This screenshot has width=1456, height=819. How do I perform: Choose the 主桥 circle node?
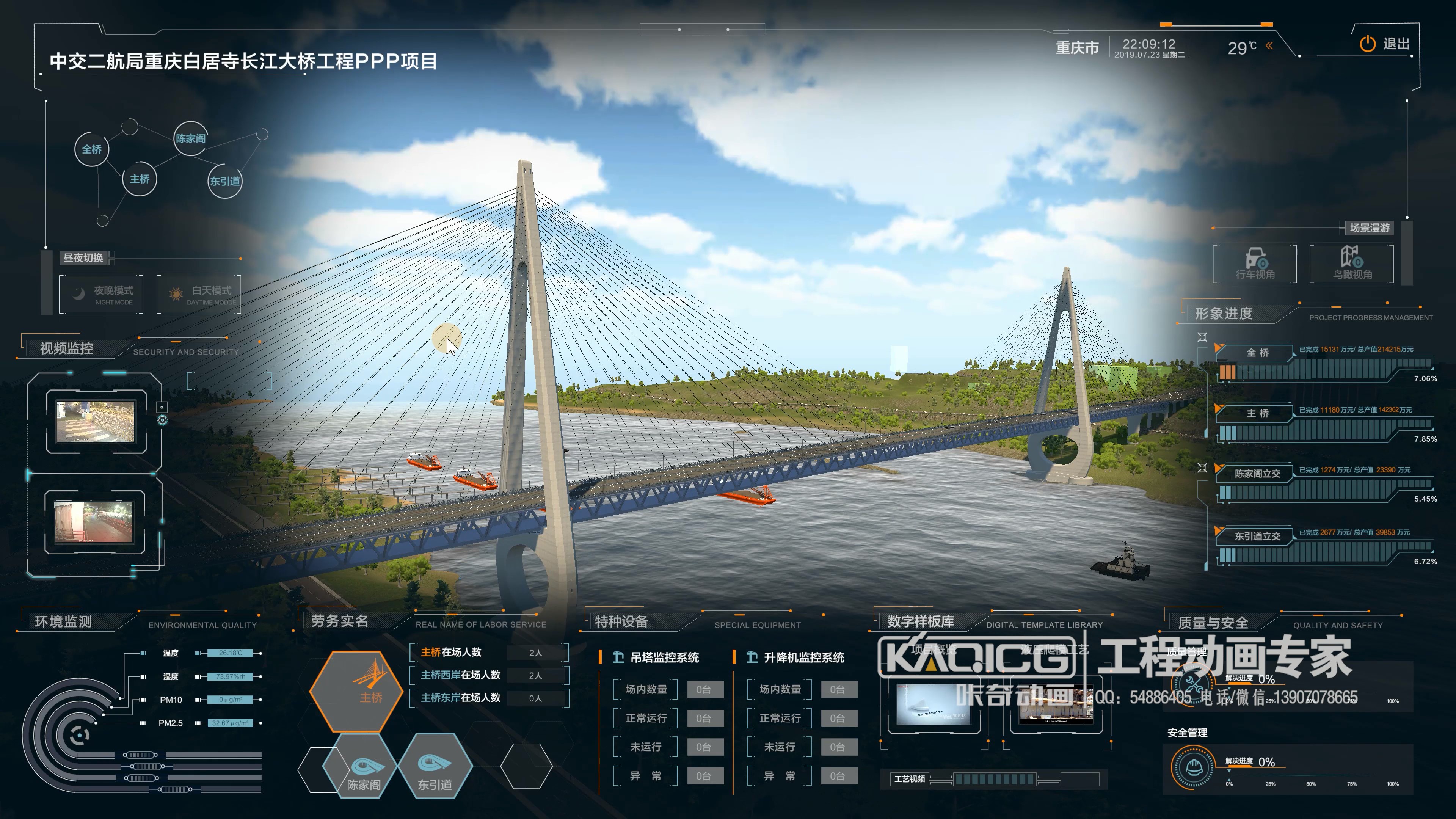pos(139,179)
